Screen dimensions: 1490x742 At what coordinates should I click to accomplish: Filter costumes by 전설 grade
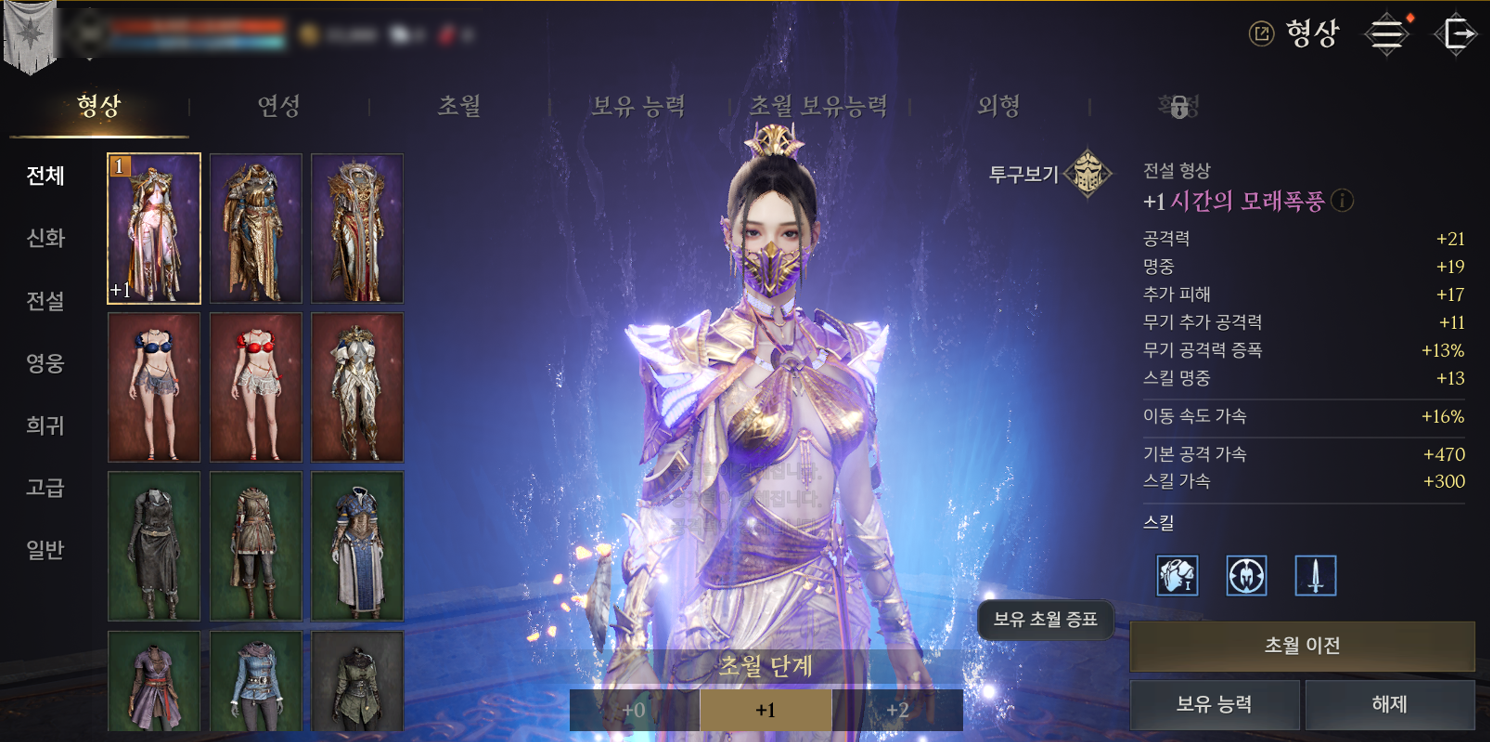46,301
